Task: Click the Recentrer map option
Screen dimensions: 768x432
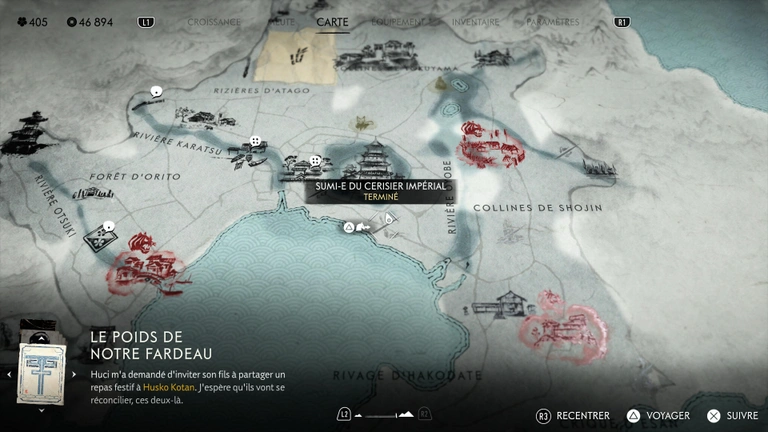Action: coord(574,415)
